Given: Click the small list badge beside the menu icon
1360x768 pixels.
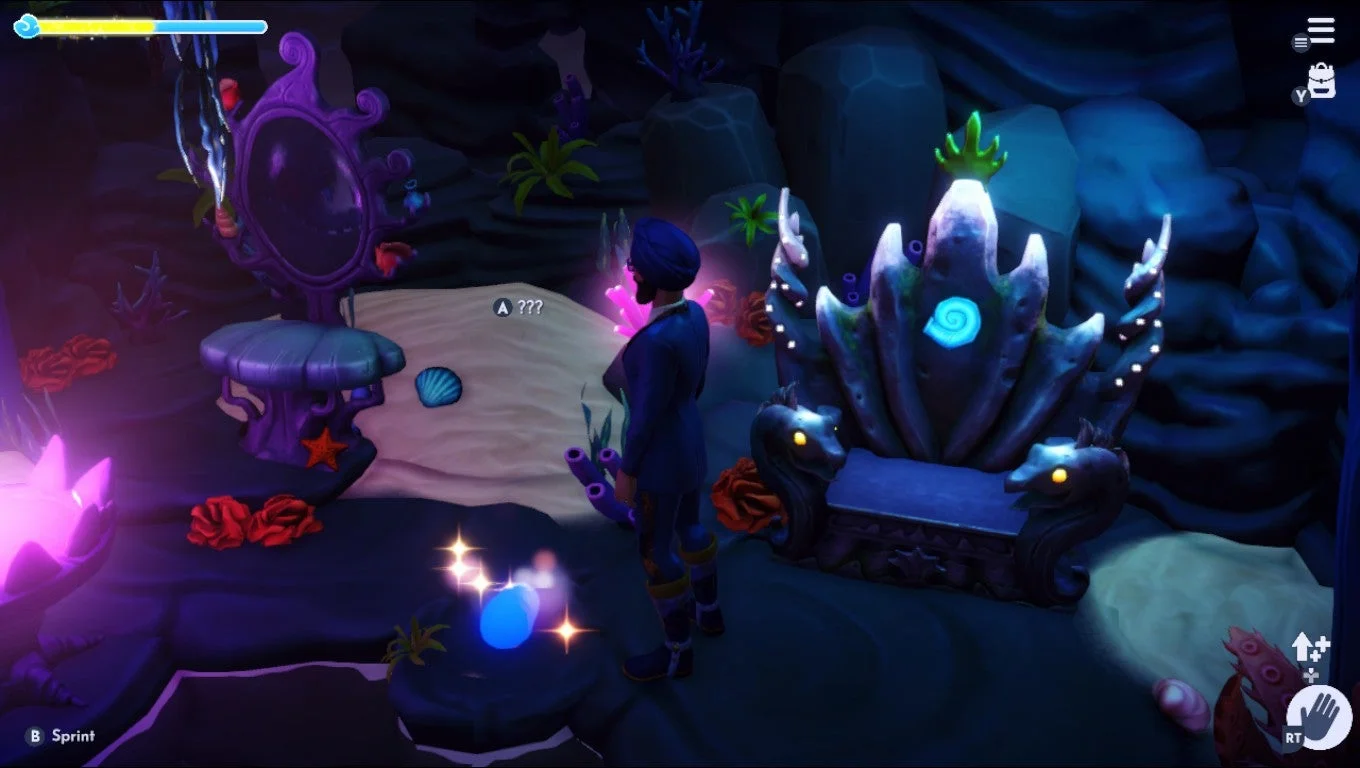Looking at the screenshot, I should (x=1299, y=44).
